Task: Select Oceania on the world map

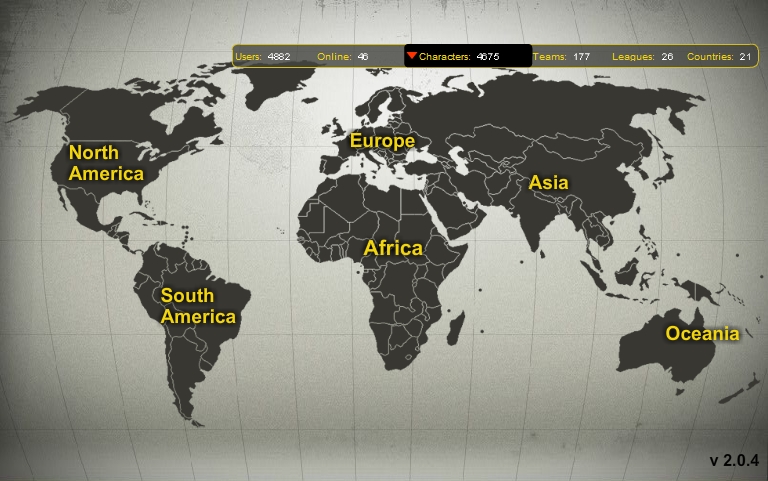Action: [x=702, y=333]
